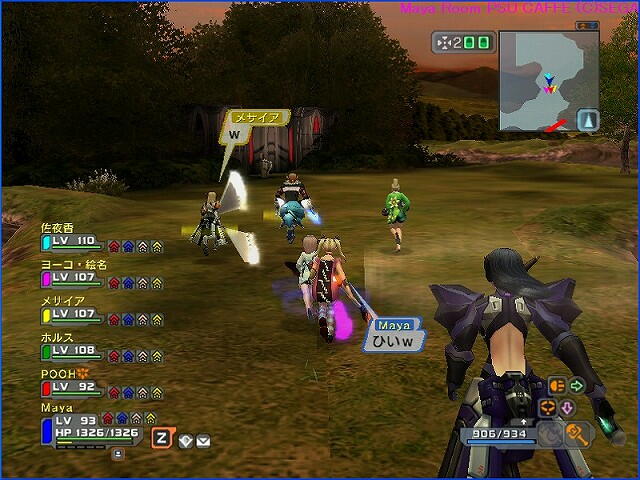This screenshot has width=640, height=480.
Task: Select the greyed-out left weapon slot
Action: point(552,434)
